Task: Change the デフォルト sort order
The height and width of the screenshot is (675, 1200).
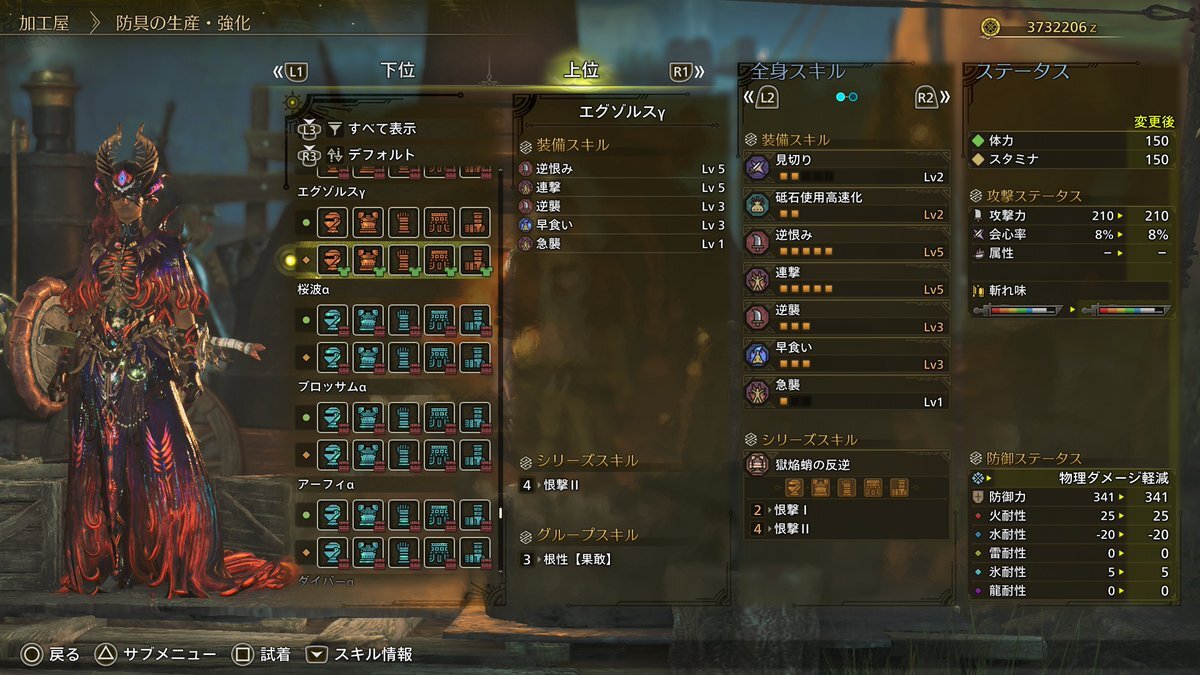Action: coord(381,154)
